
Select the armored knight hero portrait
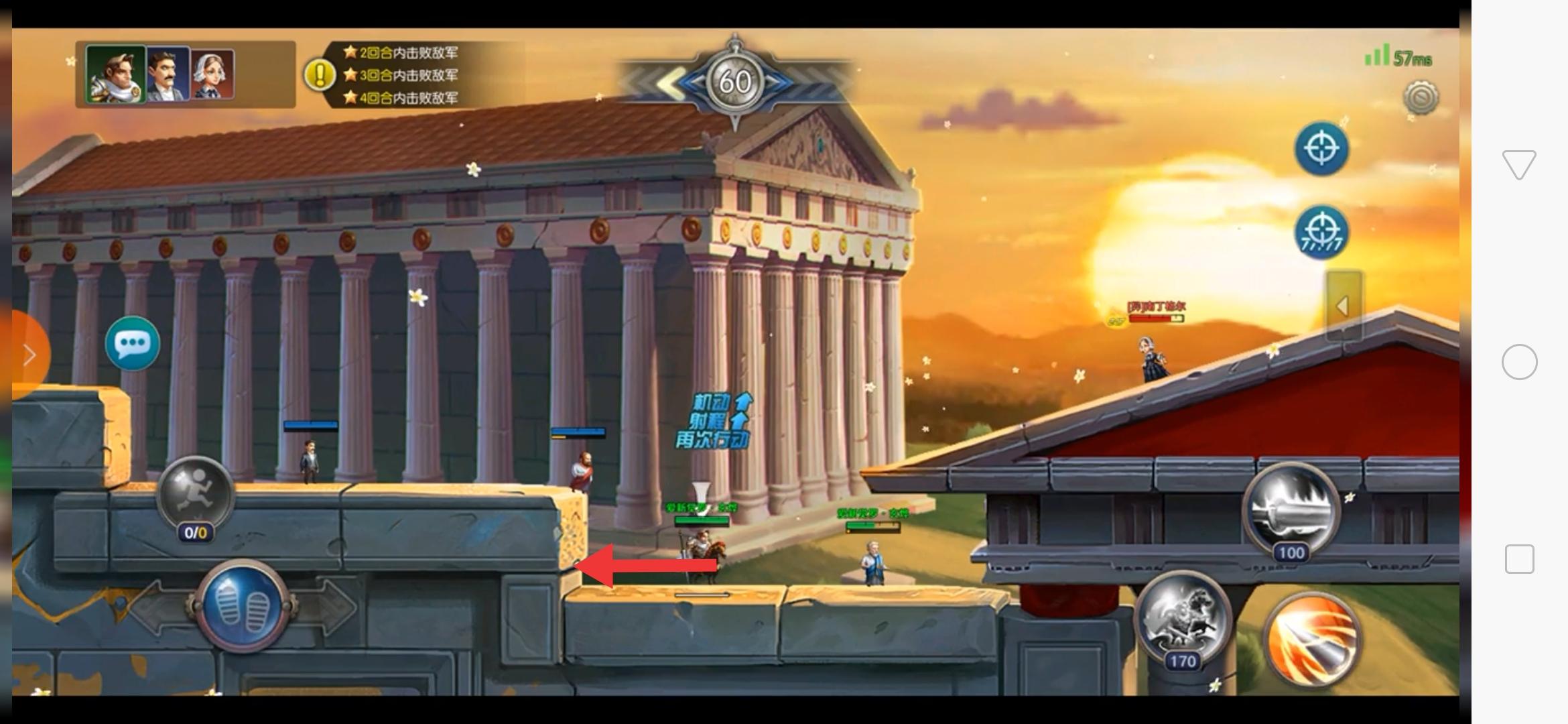pyautogui.click(x=115, y=74)
